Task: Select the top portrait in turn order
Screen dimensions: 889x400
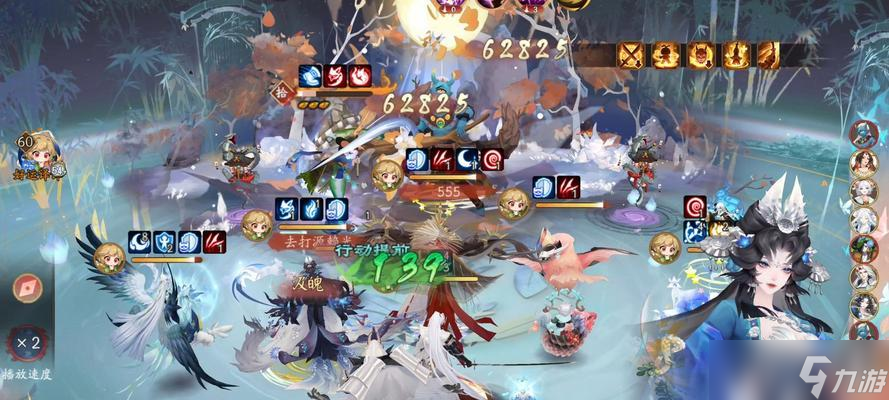Action: tap(863, 133)
